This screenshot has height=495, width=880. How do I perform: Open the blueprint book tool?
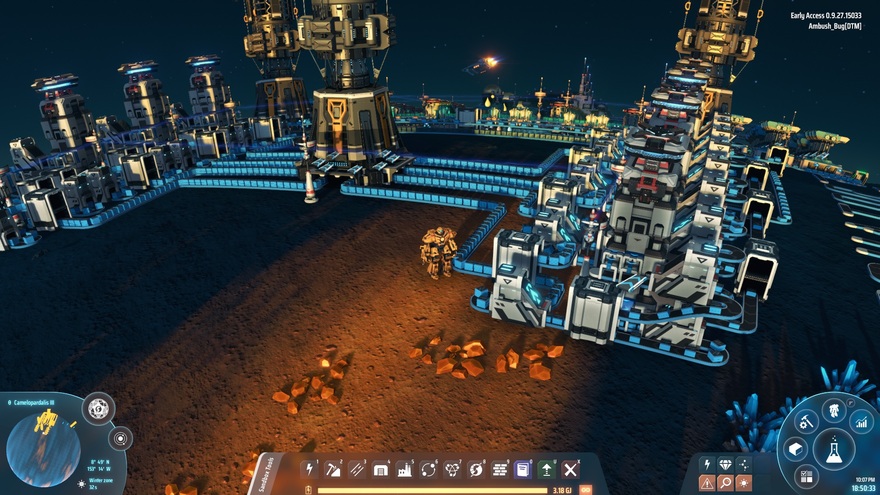523,469
